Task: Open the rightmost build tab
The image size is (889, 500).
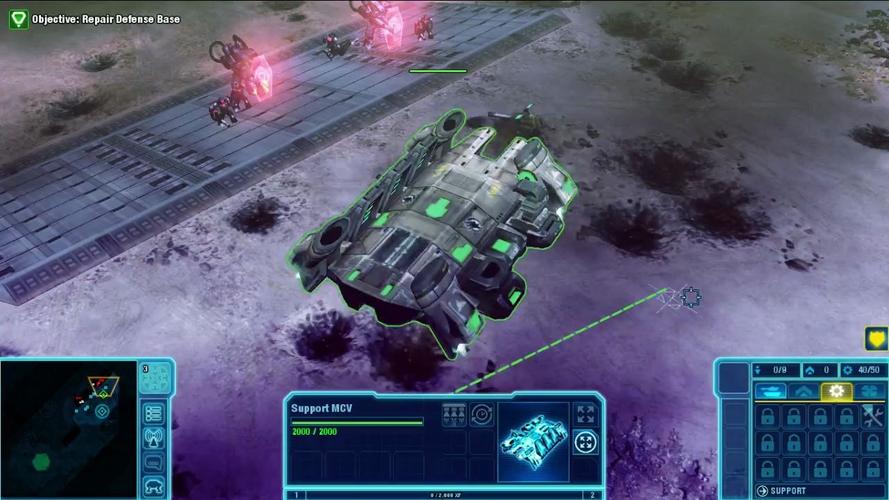Action: tap(869, 392)
